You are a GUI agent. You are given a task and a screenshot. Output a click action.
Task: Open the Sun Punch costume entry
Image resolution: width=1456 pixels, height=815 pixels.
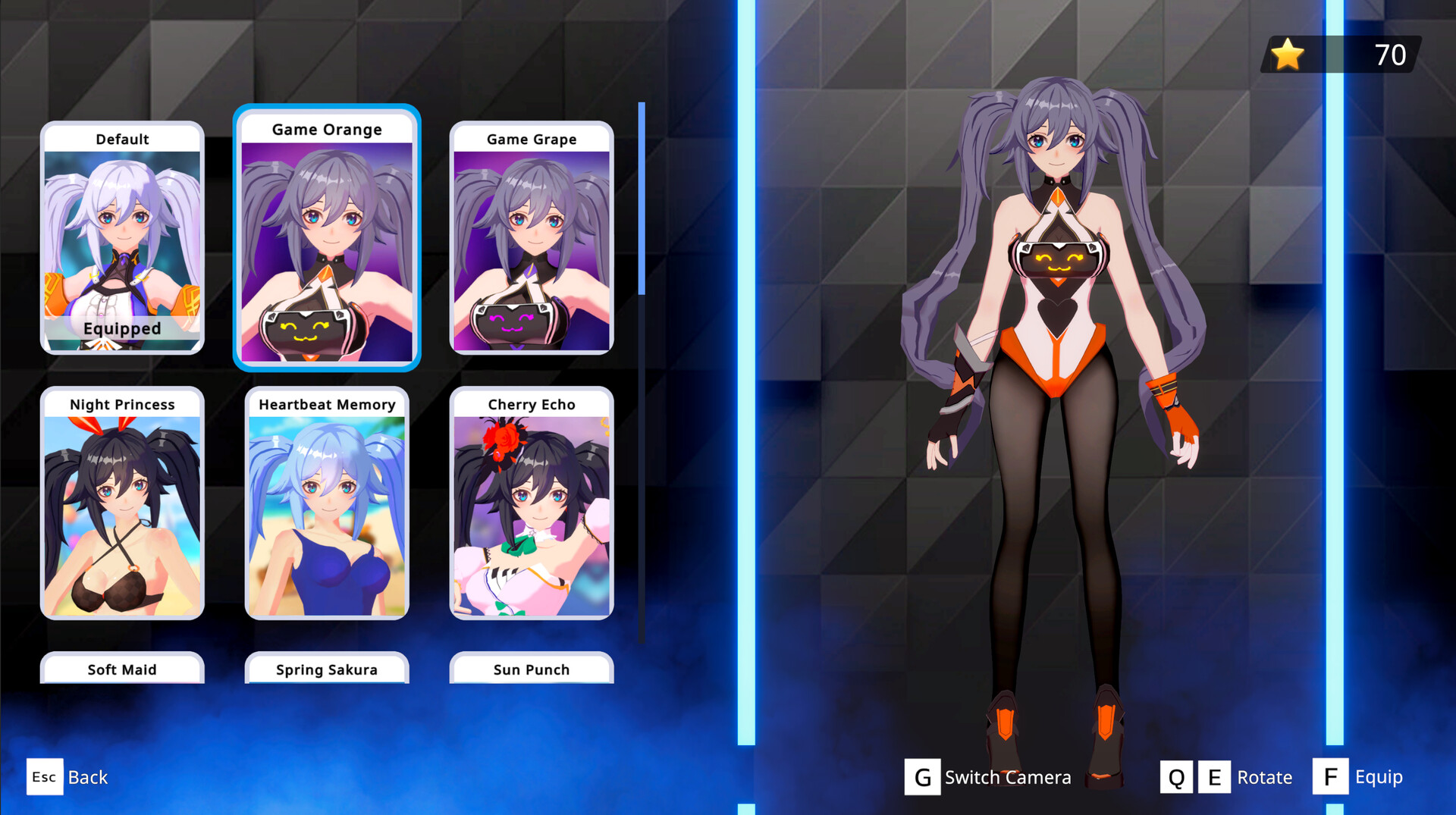(531, 669)
